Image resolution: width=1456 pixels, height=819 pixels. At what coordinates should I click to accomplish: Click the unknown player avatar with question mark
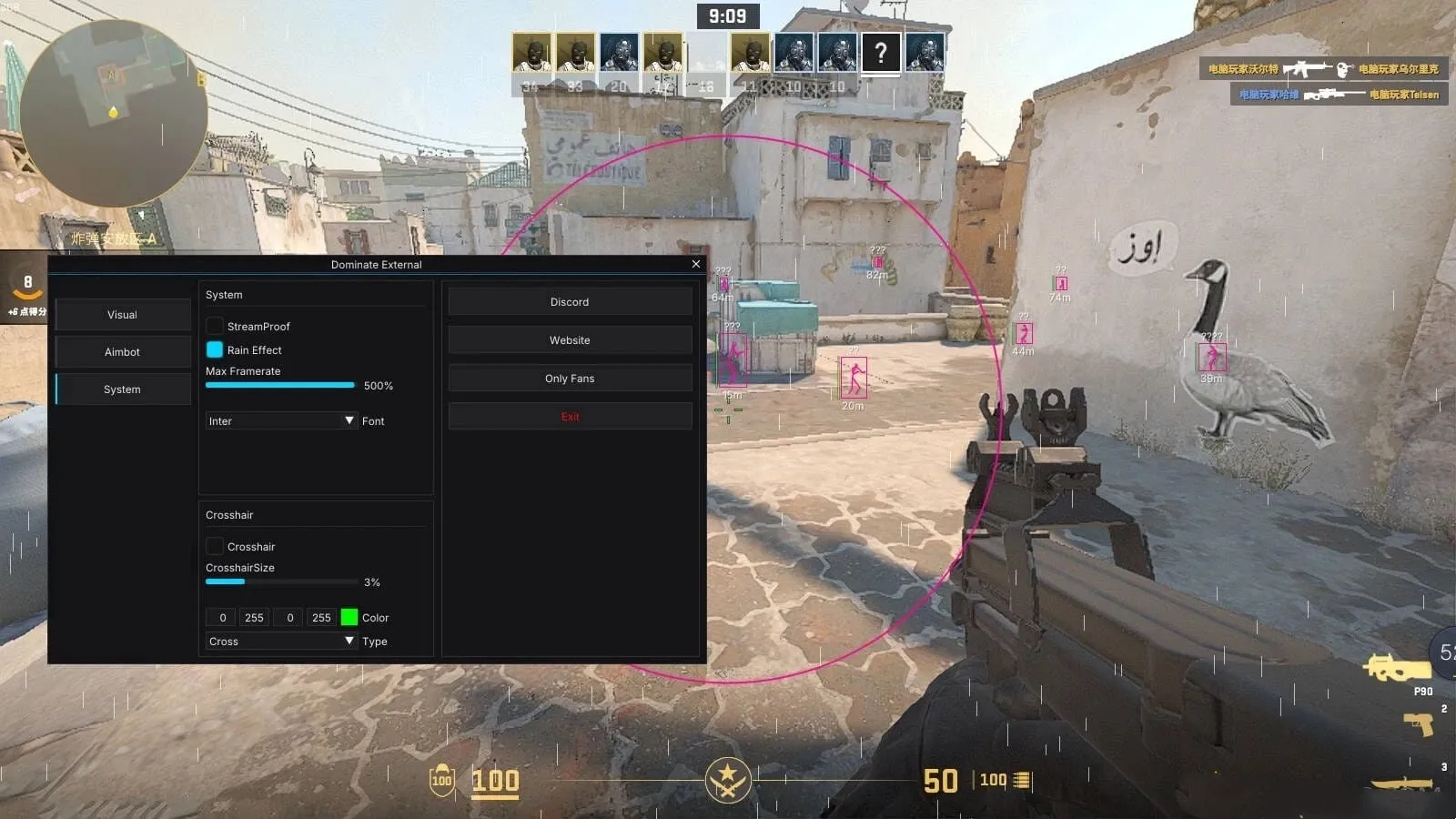879,55
